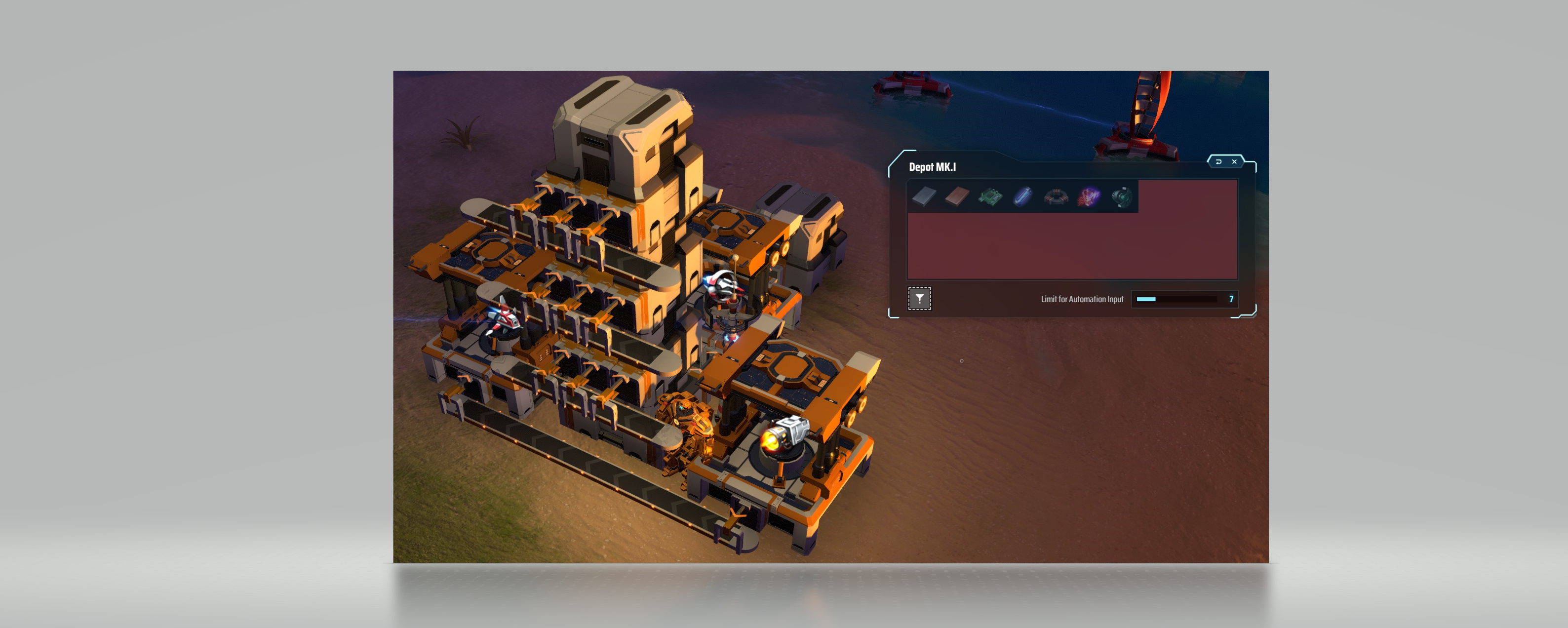Open the depot item filter funnel
This screenshot has height=628, width=1568.
919,299
